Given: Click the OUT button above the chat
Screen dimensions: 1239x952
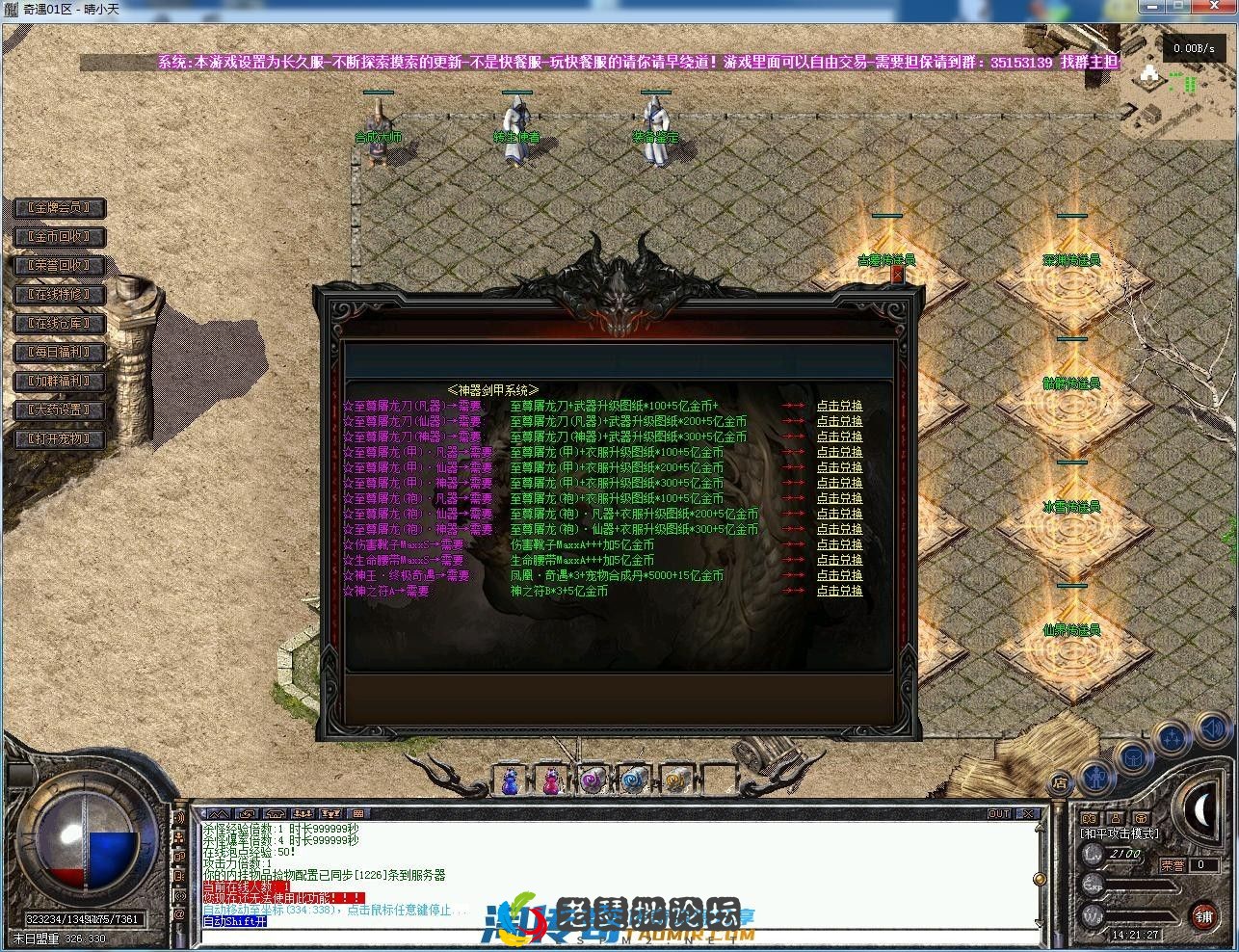Looking at the screenshot, I should point(999,814).
